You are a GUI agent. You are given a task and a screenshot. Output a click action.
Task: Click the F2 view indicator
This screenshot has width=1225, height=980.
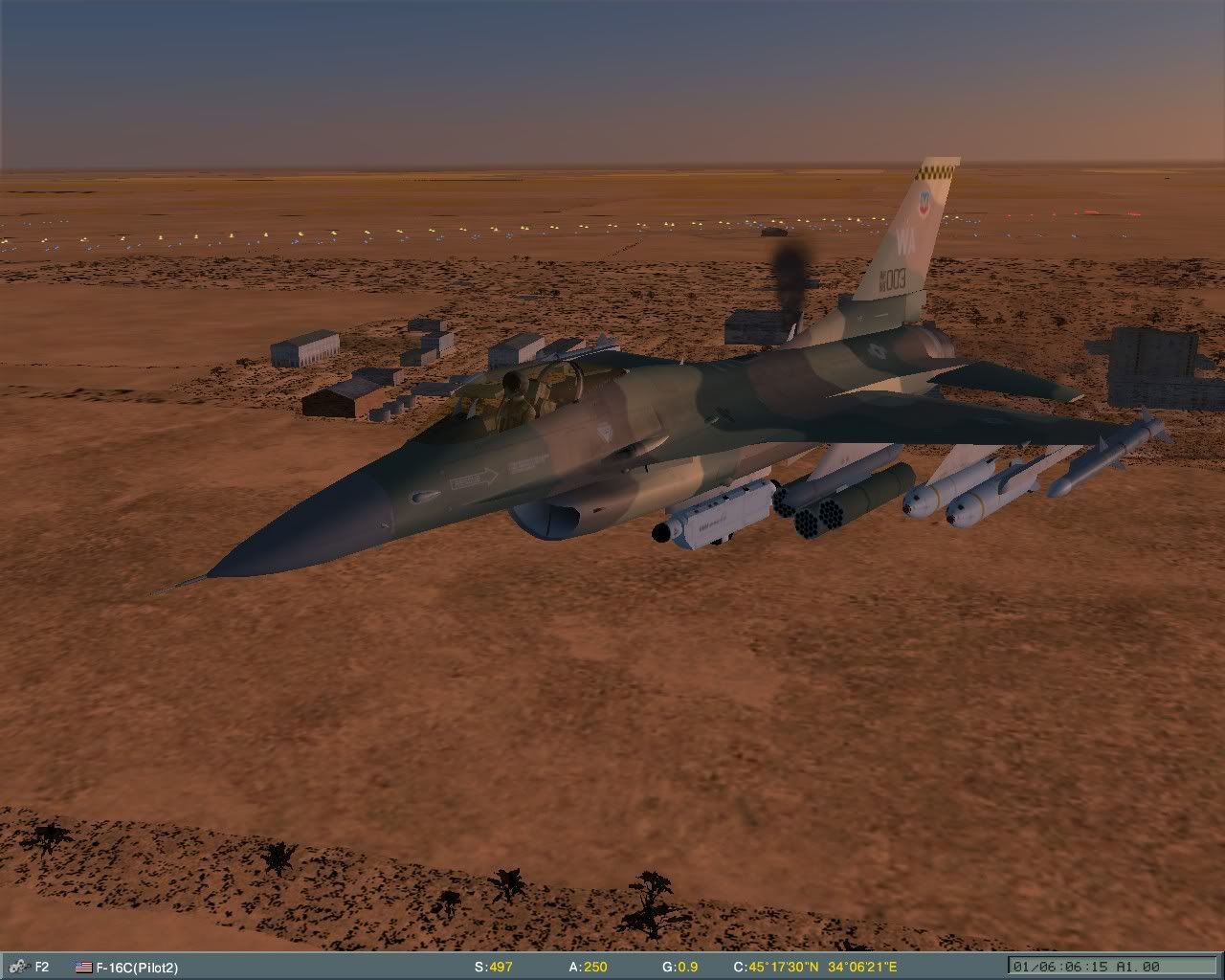(x=43, y=967)
